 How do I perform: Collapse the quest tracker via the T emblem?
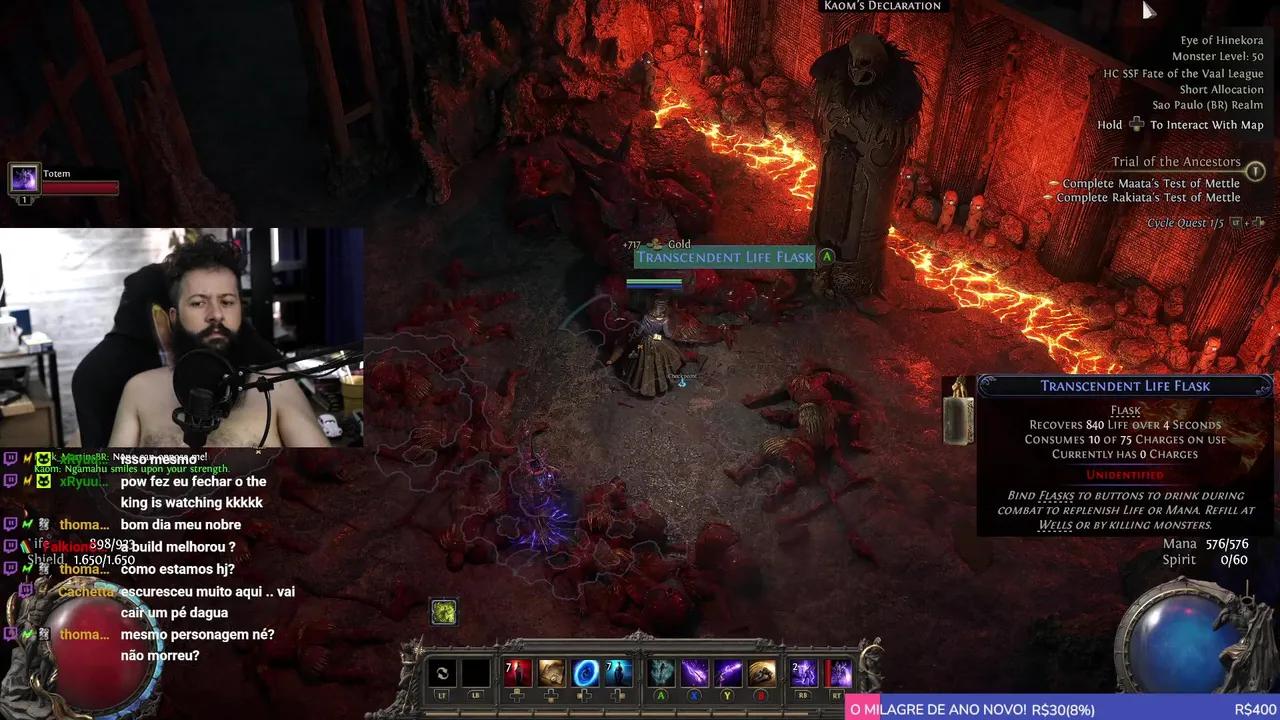tap(1256, 171)
